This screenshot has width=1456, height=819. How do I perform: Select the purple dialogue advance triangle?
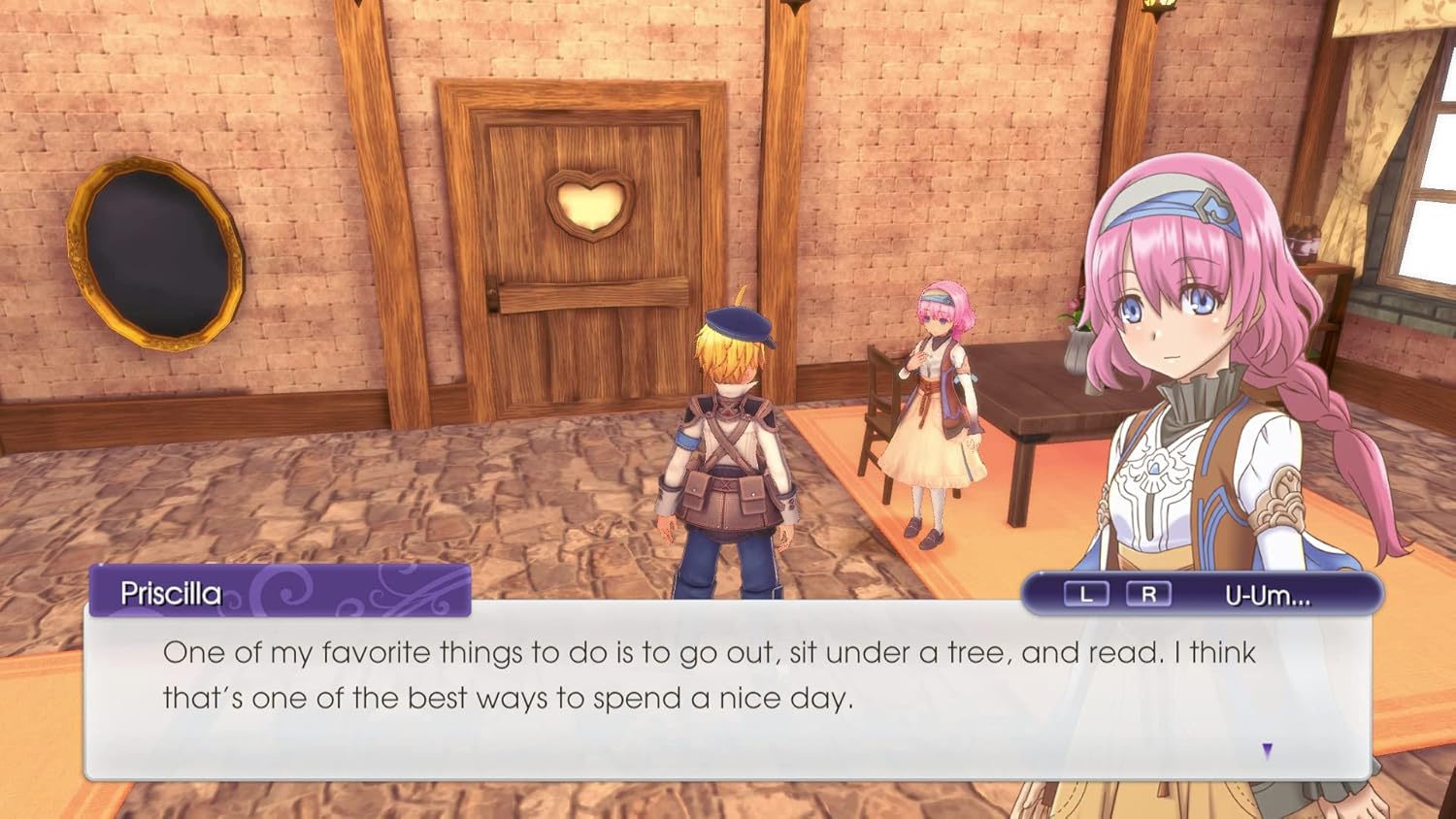[x=1267, y=750]
